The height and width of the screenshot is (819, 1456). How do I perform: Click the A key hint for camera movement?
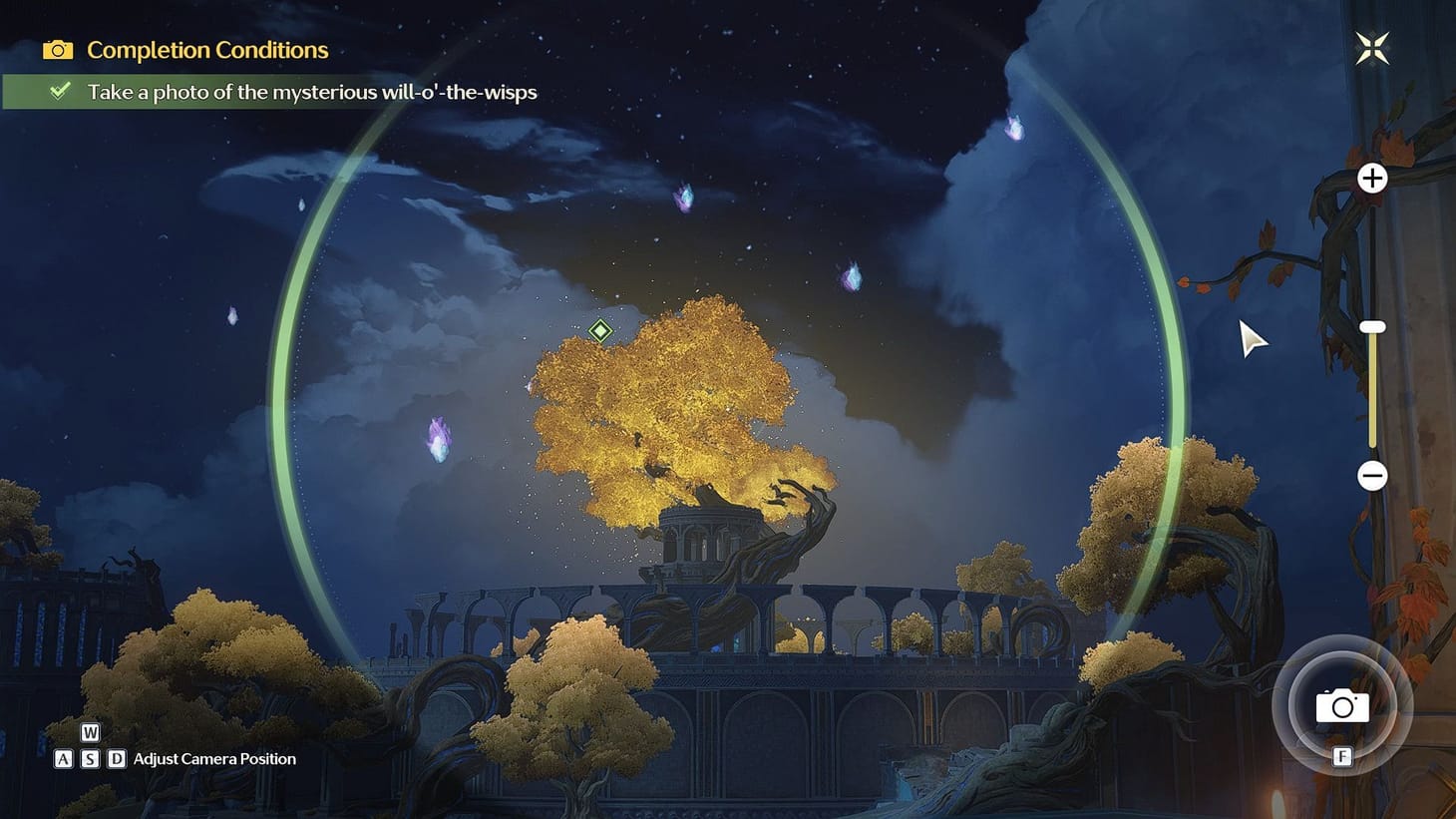point(65,758)
